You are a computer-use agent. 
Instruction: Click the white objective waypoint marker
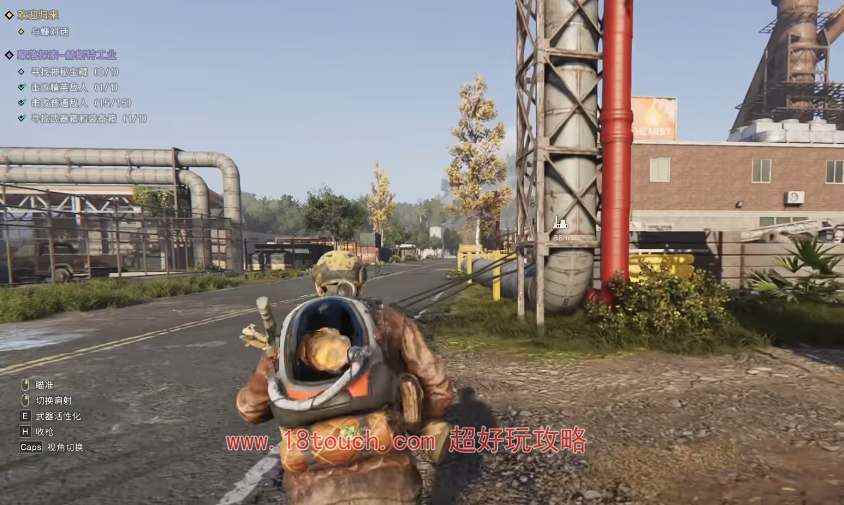pos(560,224)
